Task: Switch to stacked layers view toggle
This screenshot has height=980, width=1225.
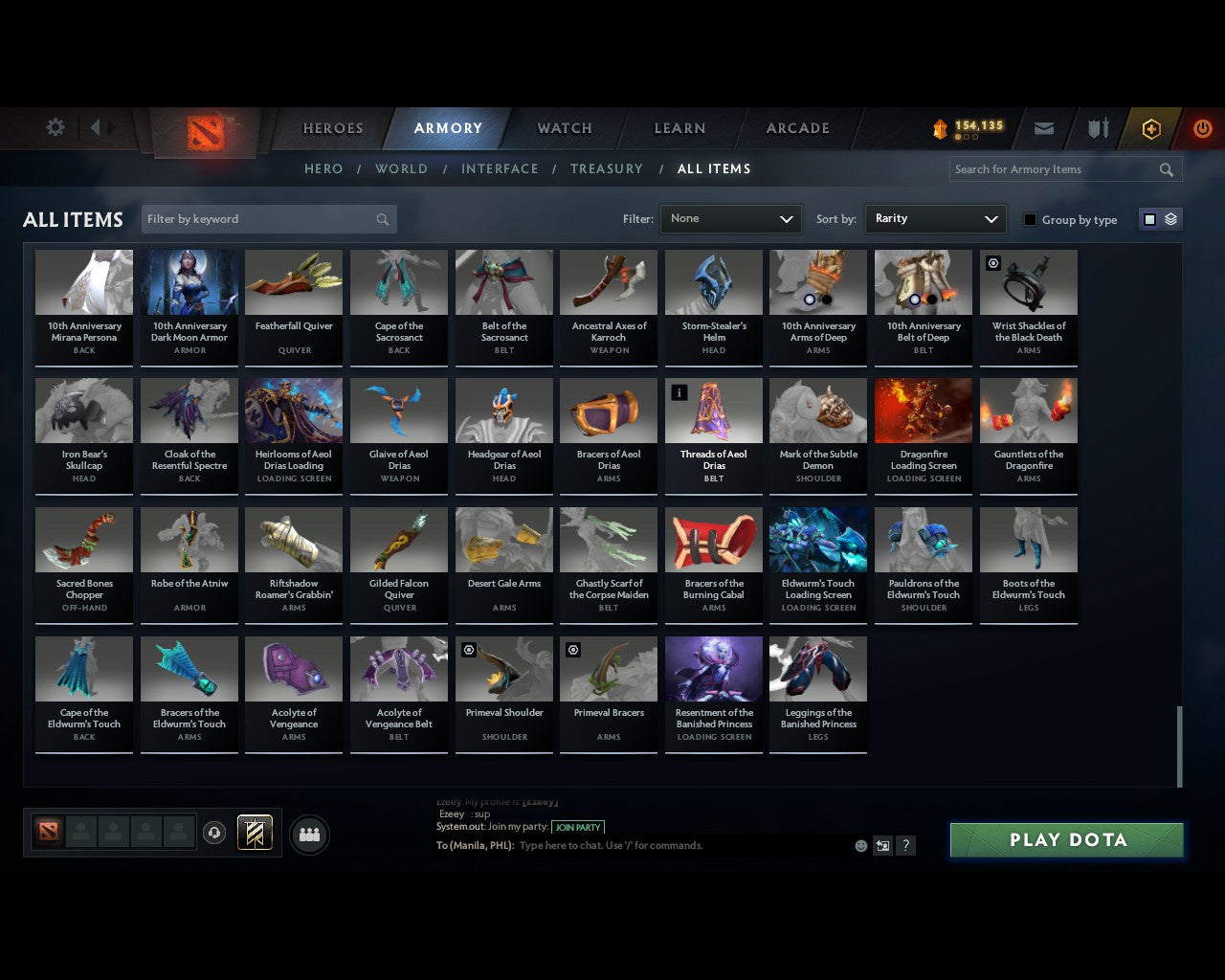Action: coord(1169,218)
